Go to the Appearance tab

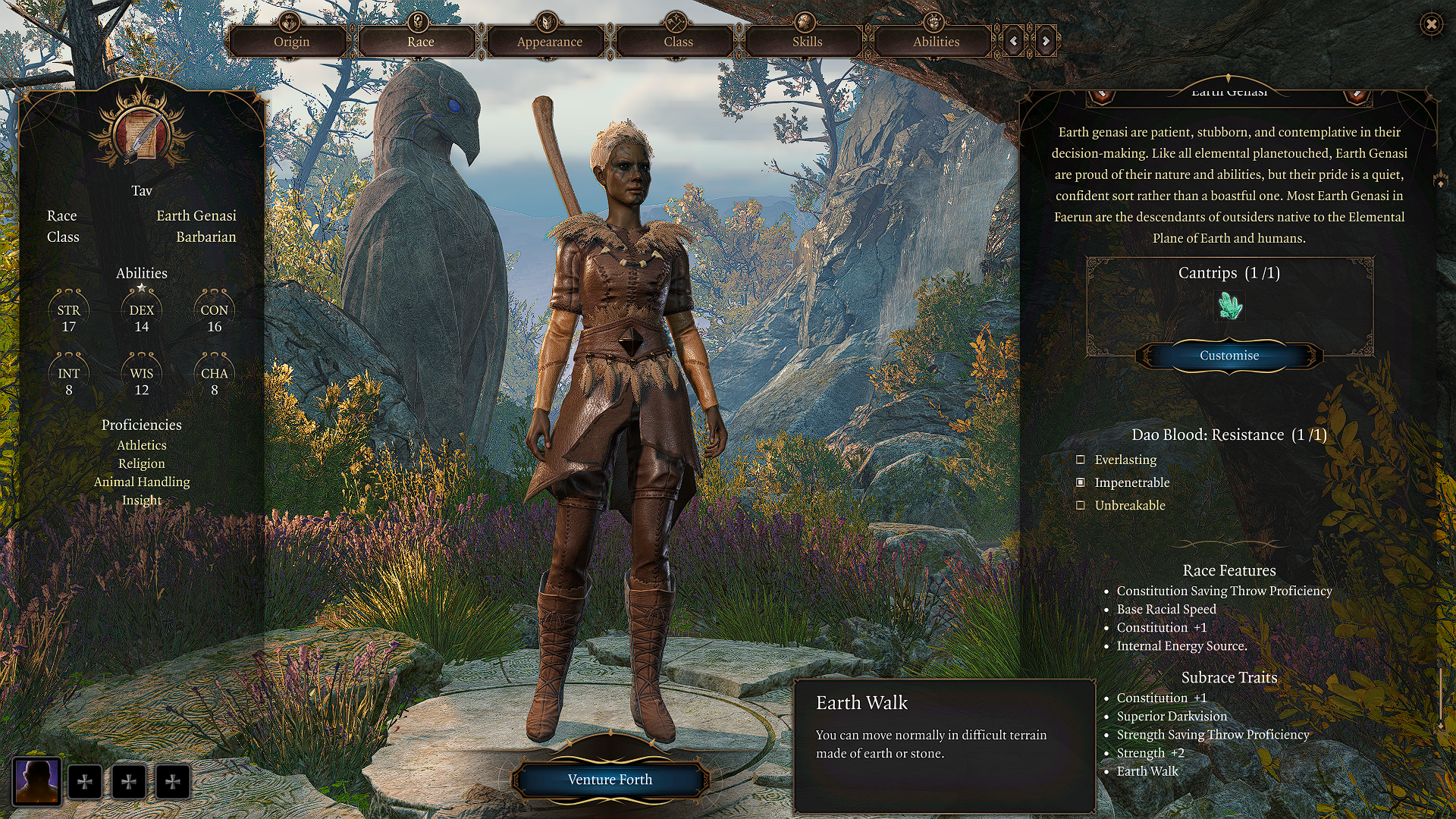point(549,42)
